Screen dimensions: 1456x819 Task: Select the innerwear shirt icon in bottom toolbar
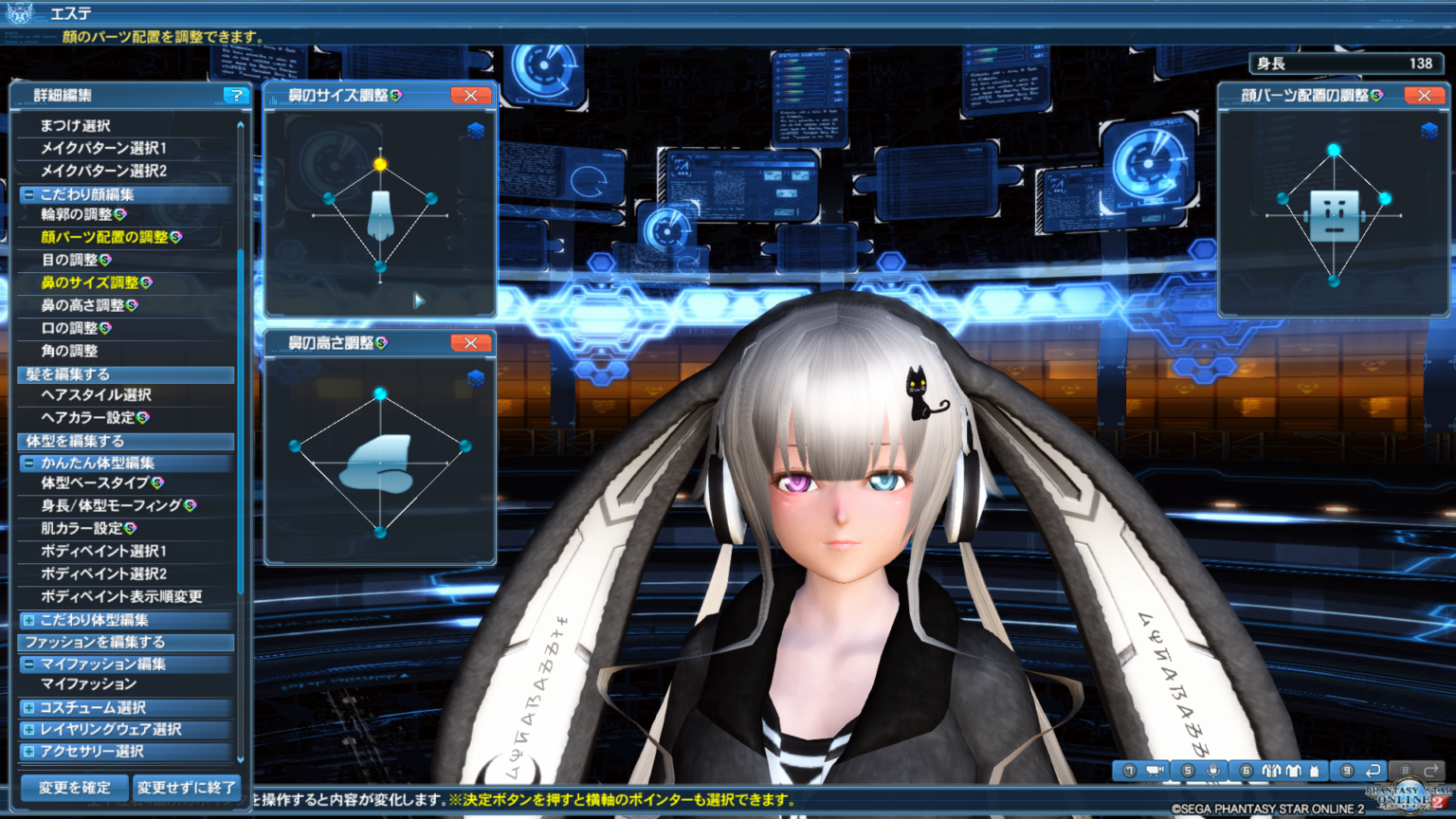(x=1294, y=771)
